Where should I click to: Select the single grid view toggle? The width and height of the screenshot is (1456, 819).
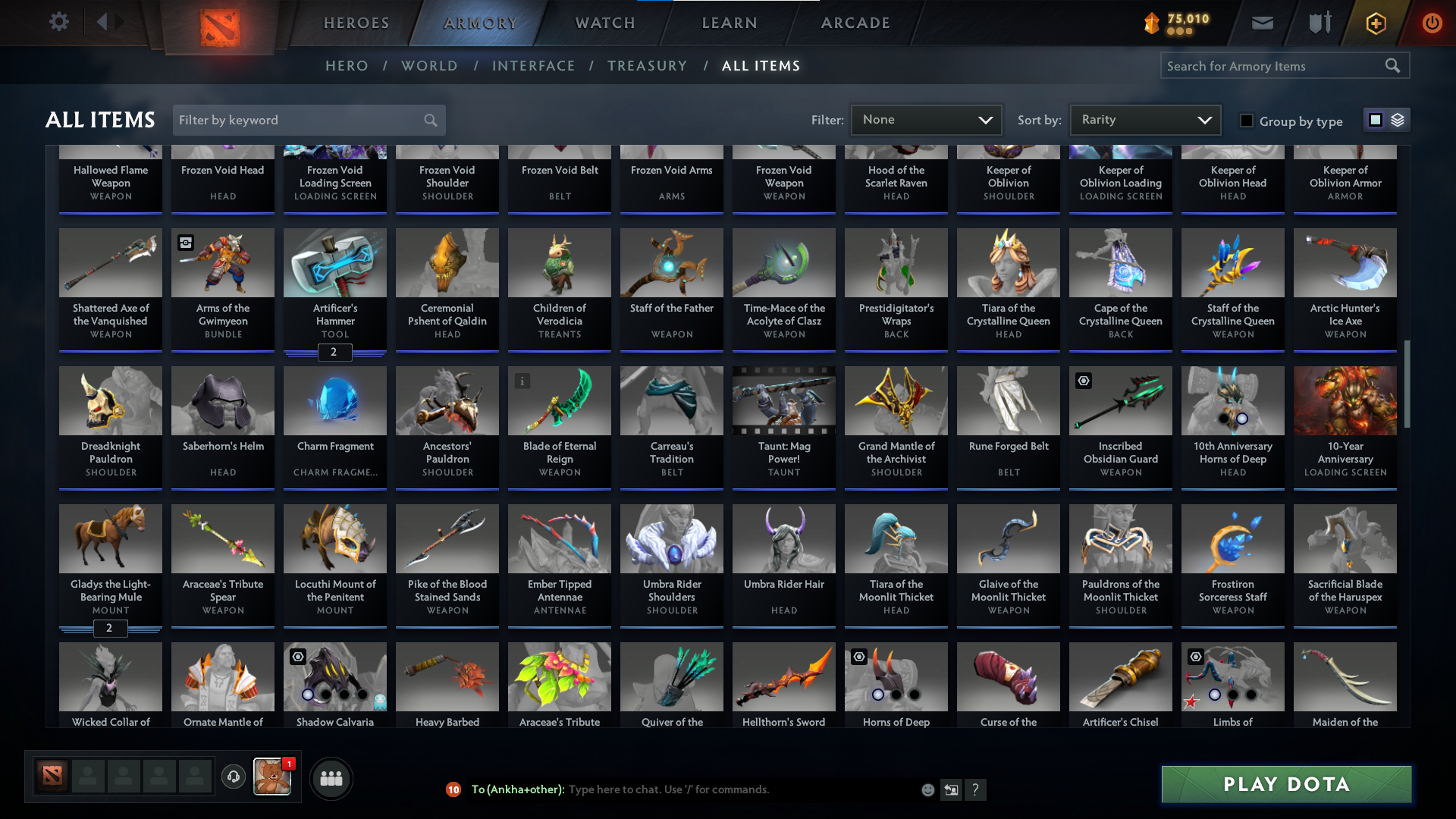(x=1376, y=120)
